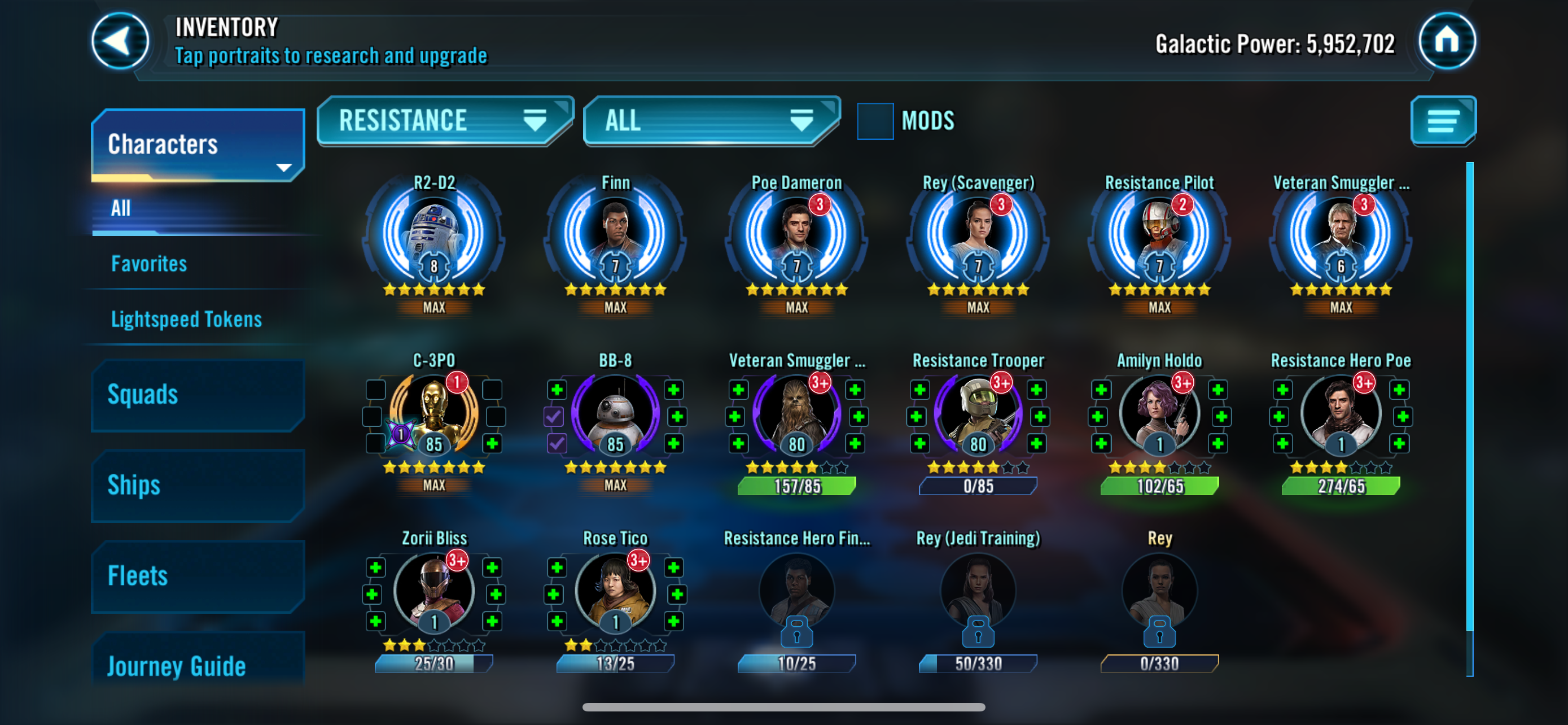Open the Ships section
The image size is (1568, 725).
point(198,485)
